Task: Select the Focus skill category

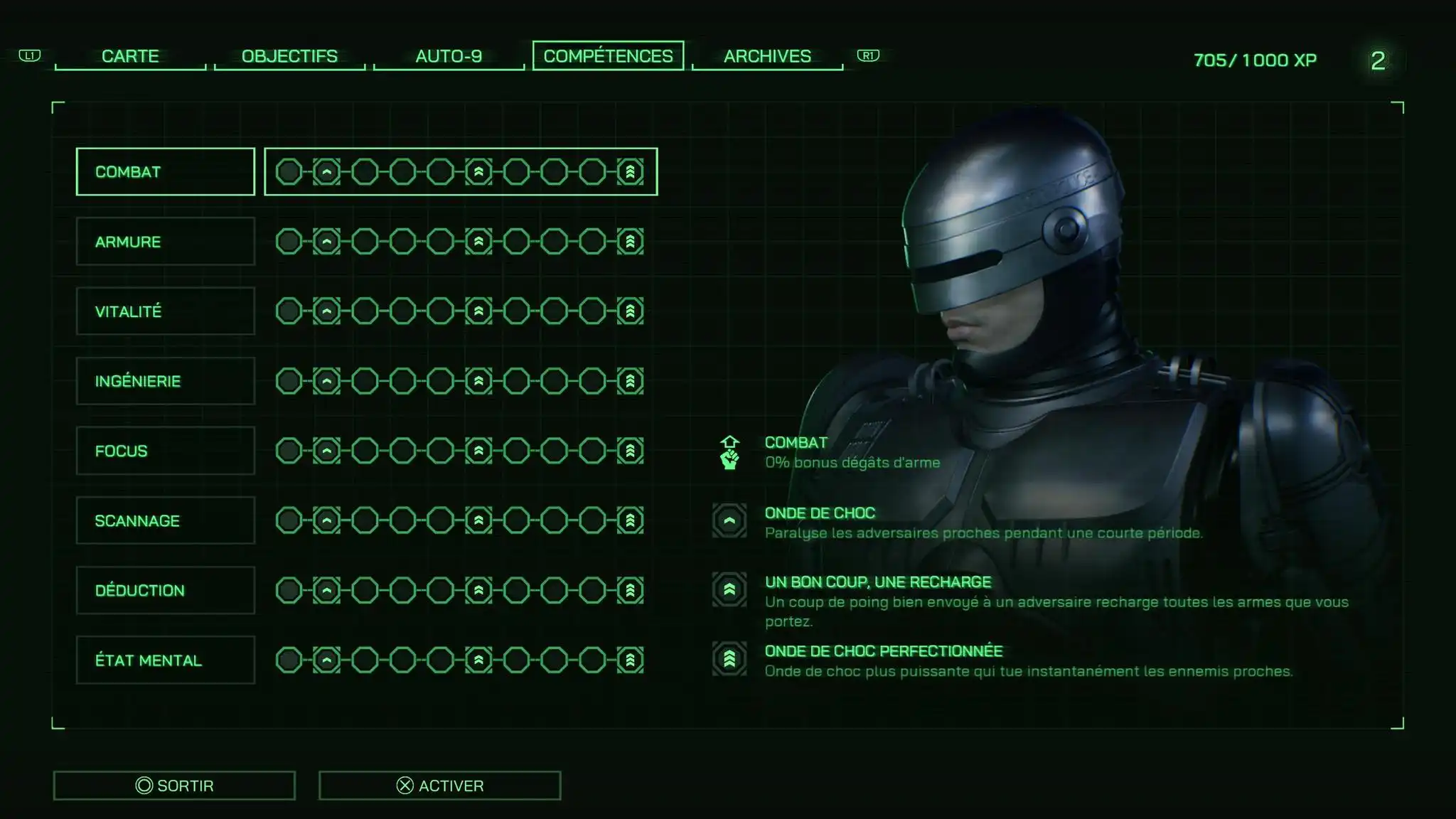Action: [x=165, y=451]
